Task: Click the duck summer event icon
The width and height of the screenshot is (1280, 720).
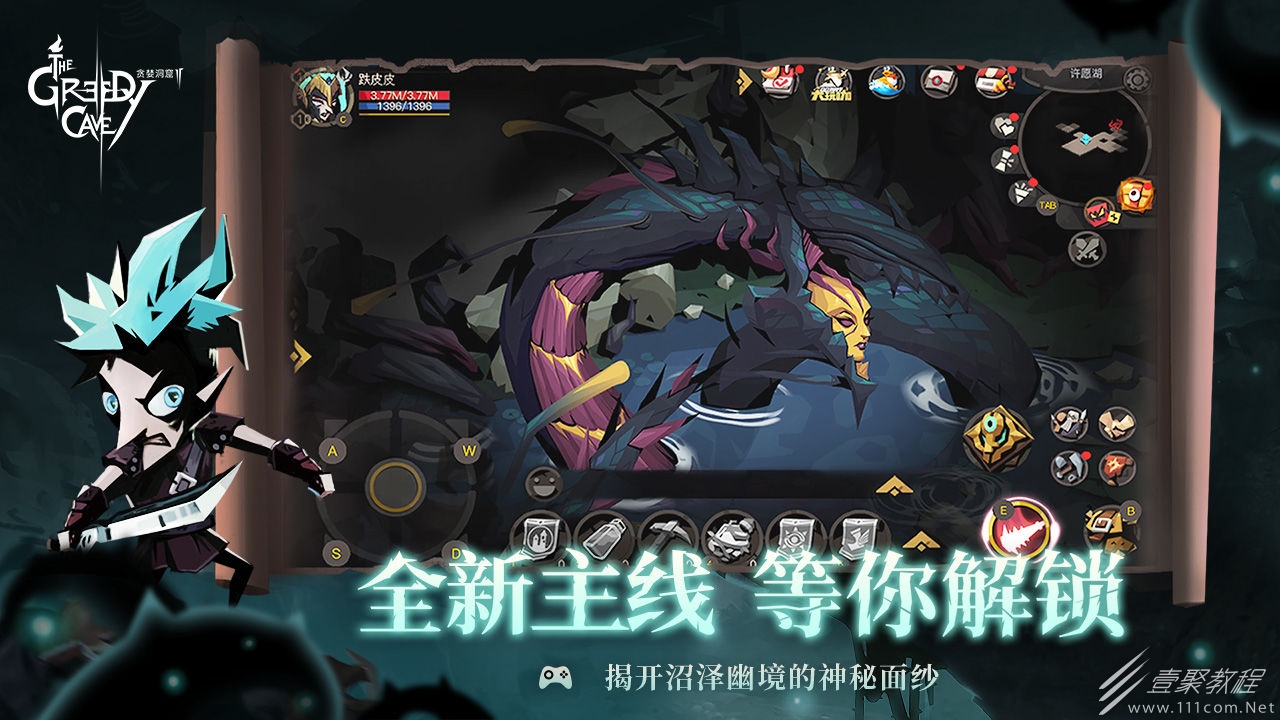Action: (x=889, y=82)
